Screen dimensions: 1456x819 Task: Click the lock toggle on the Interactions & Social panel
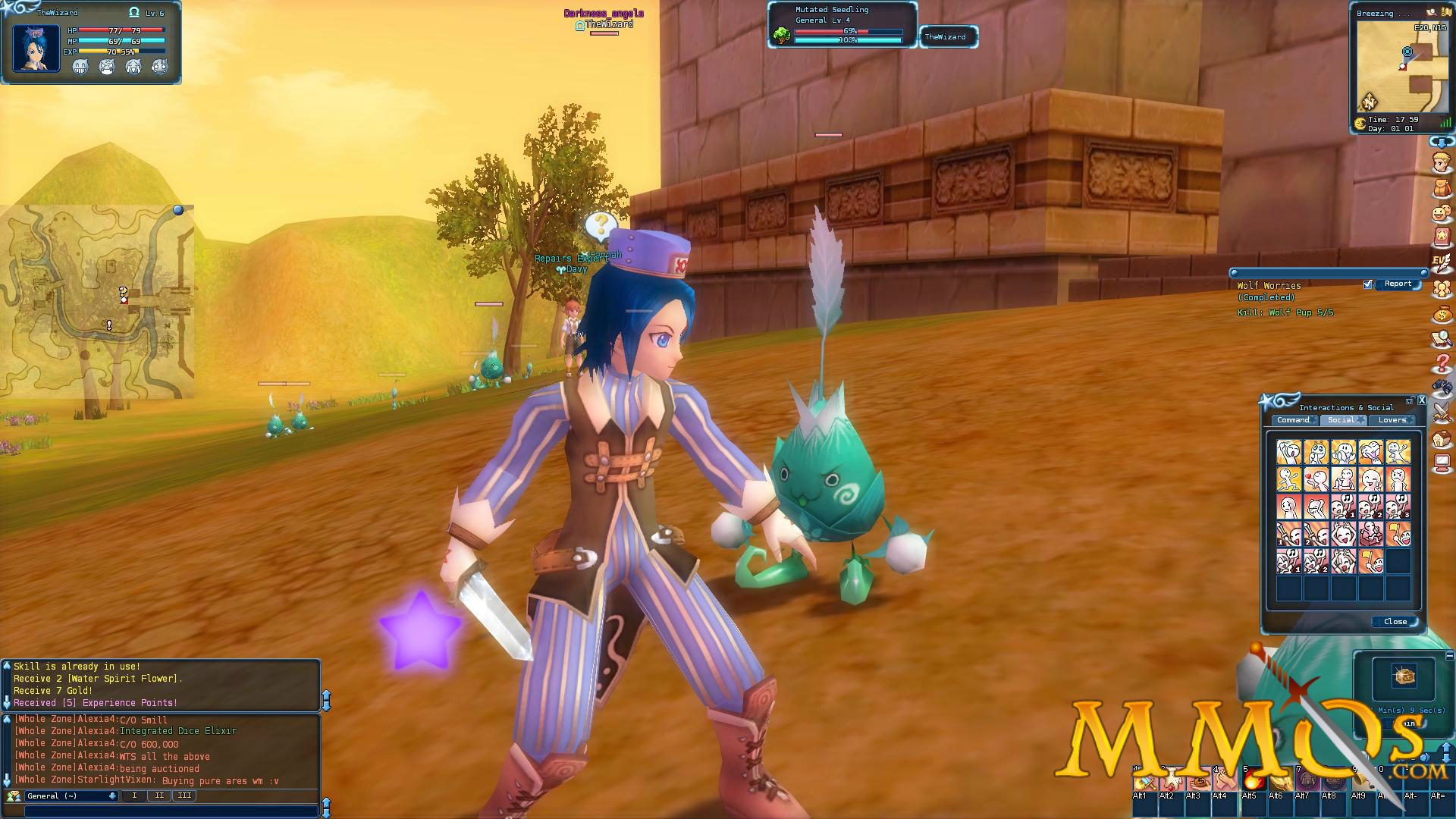1409,400
